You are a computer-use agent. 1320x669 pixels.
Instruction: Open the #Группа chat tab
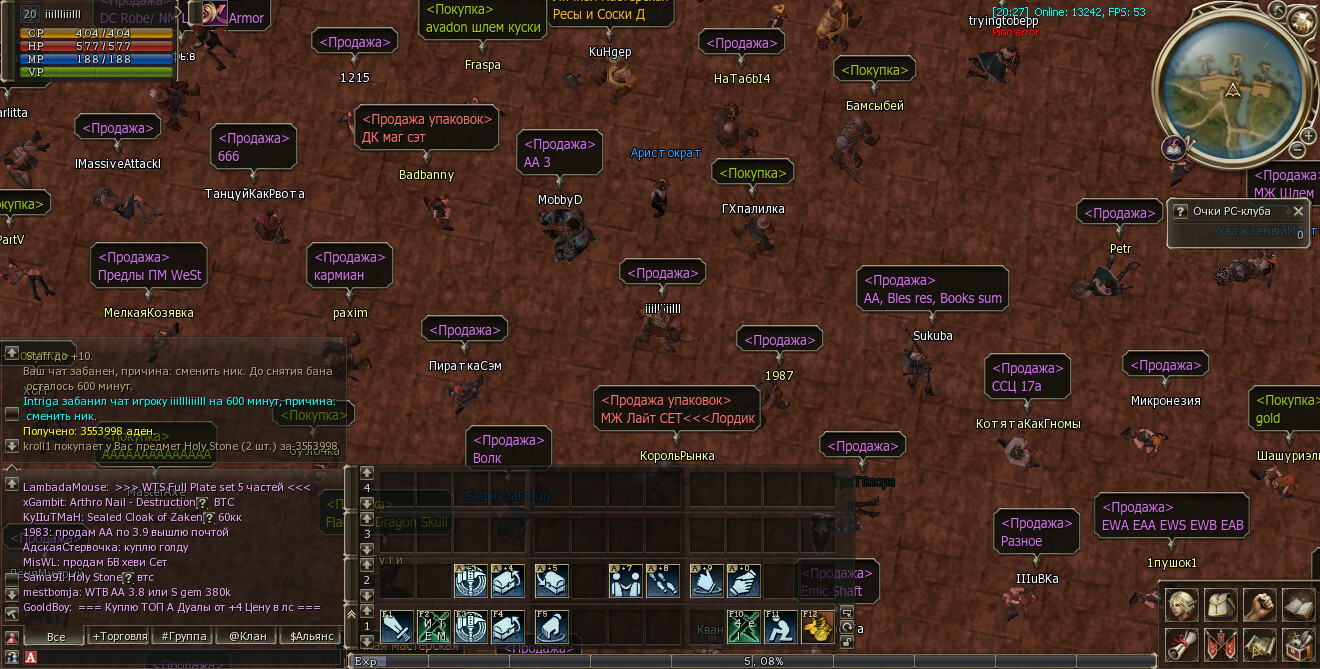182,636
